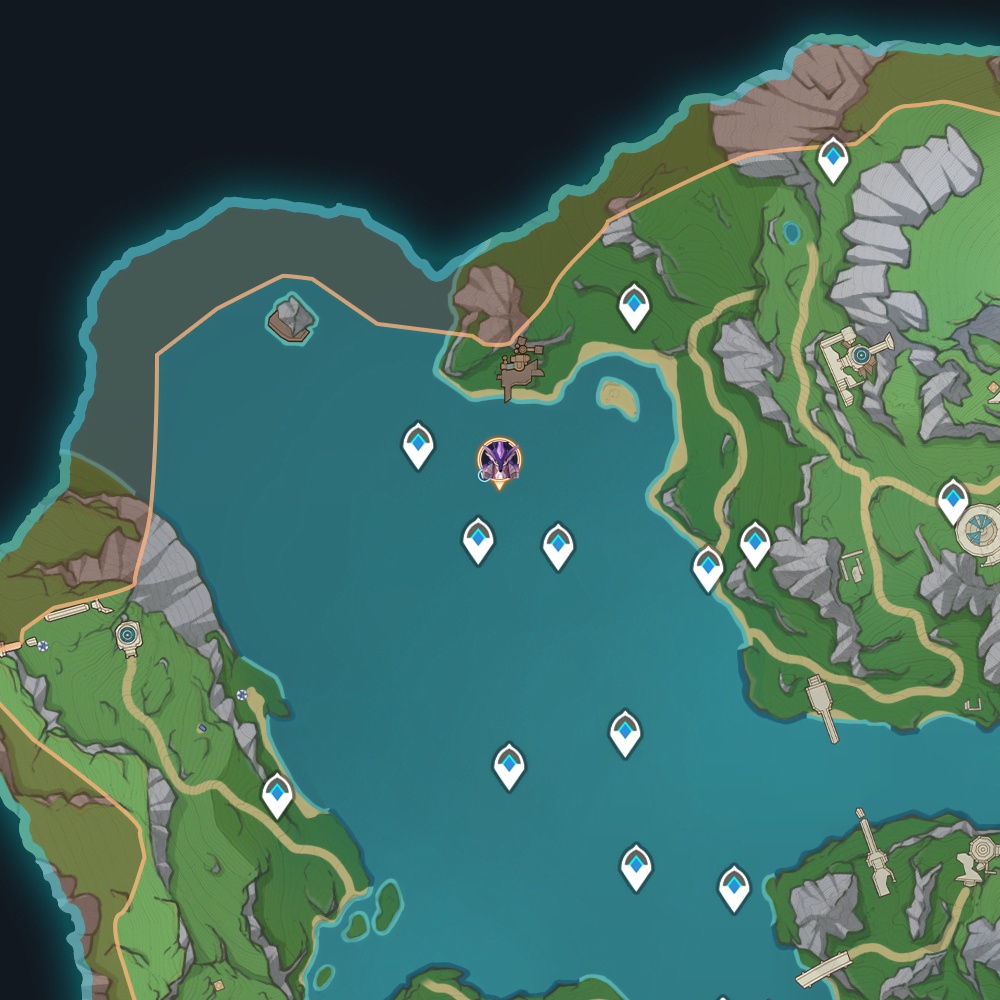The height and width of the screenshot is (1000, 1000).
Task: Select the purple horned boss marker
Action: (x=498, y=460)
